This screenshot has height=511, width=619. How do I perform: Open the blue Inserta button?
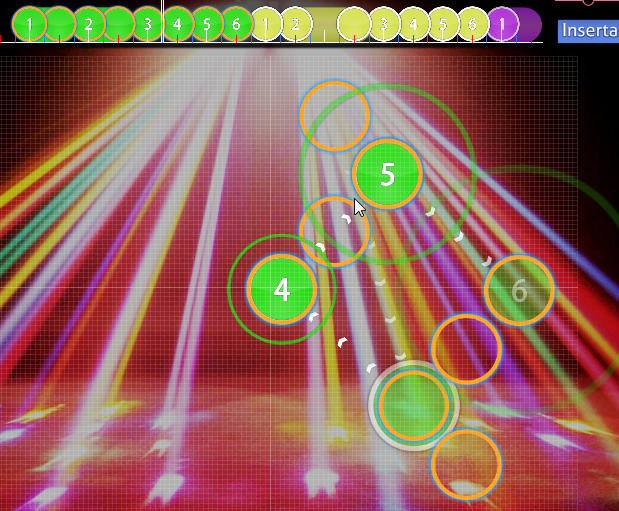[x=588, y=30]
